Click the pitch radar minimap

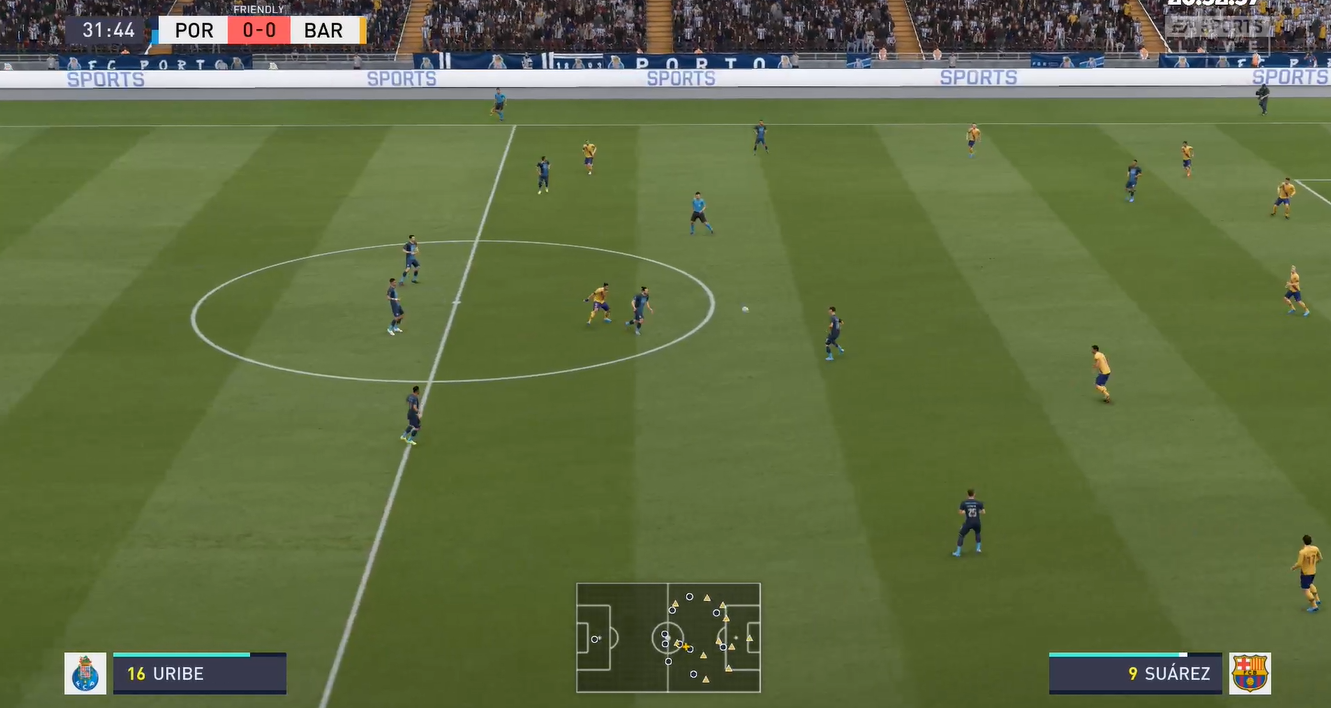[x=668, y=637]
